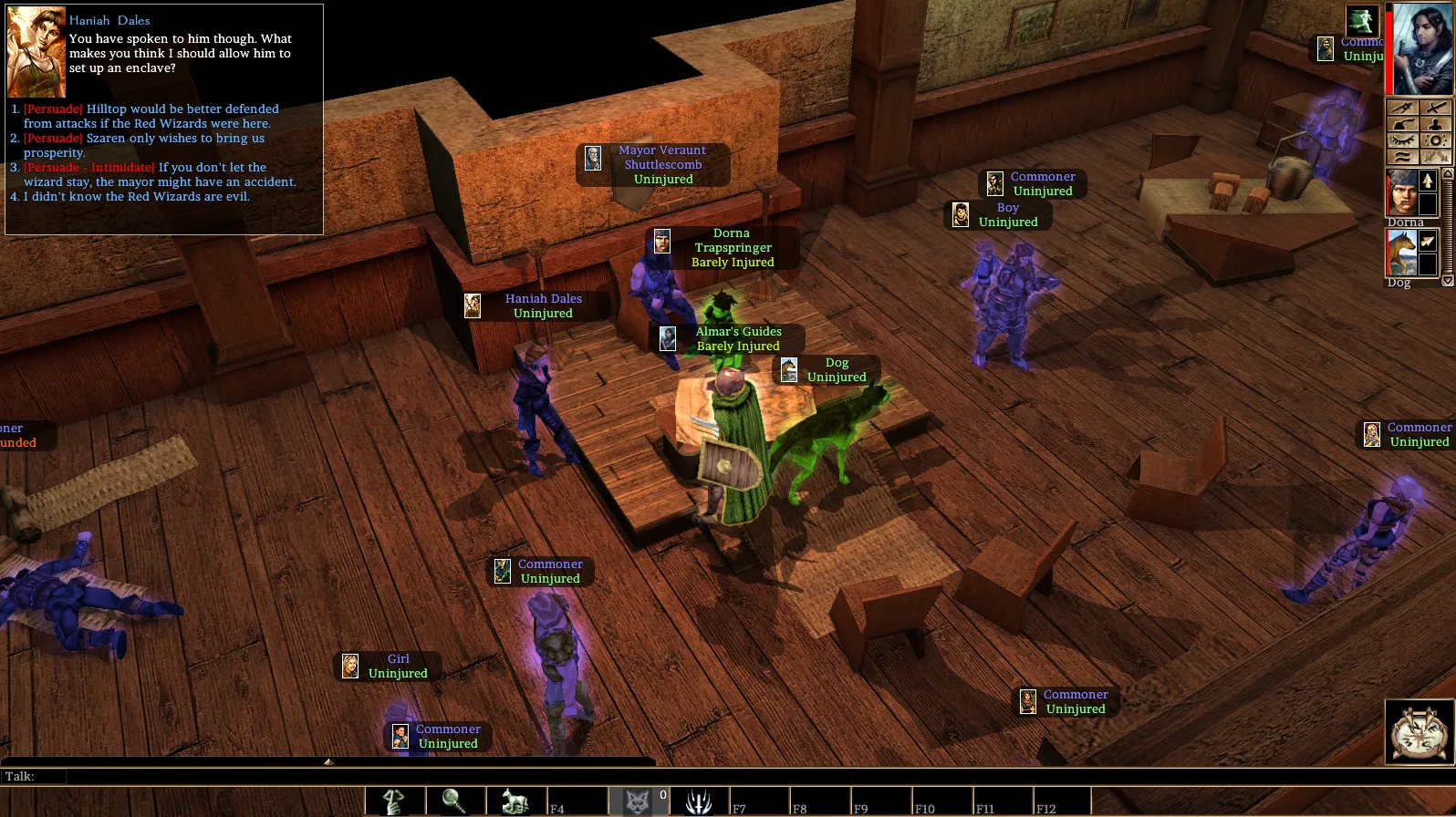1456x817 pixels.
Task: Click the sword icon in the menu grid
Action: point(1435,108)
